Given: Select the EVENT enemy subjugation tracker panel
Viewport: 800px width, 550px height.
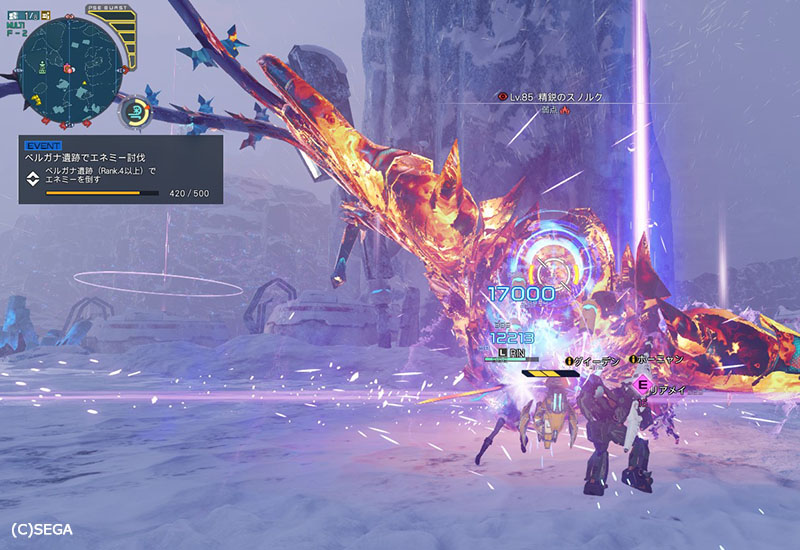Looking at the screenshot, I should (x=120, y=169).
